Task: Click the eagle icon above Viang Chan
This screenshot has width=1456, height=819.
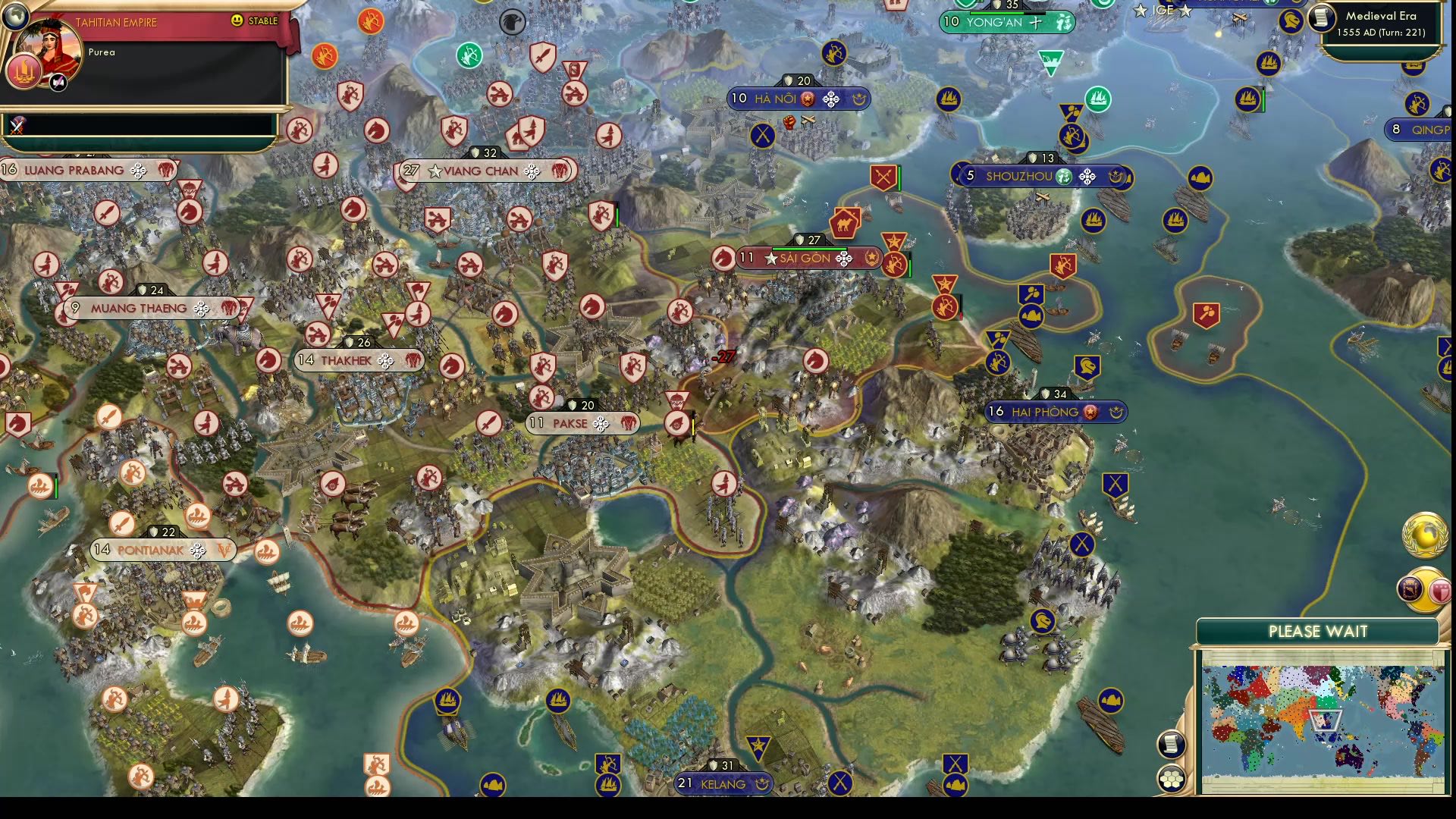Action: 514,23
